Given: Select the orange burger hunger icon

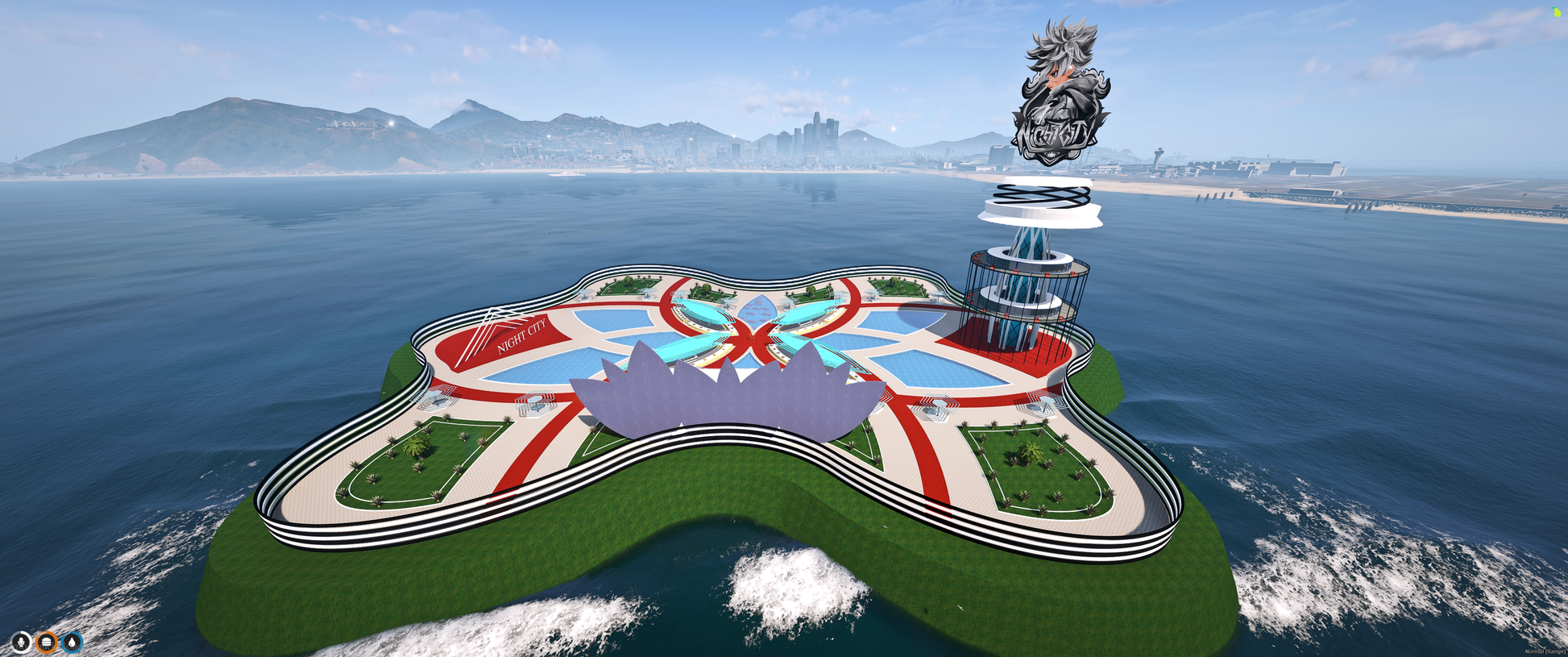Looking at the screenshot, I should pos(47,642).
